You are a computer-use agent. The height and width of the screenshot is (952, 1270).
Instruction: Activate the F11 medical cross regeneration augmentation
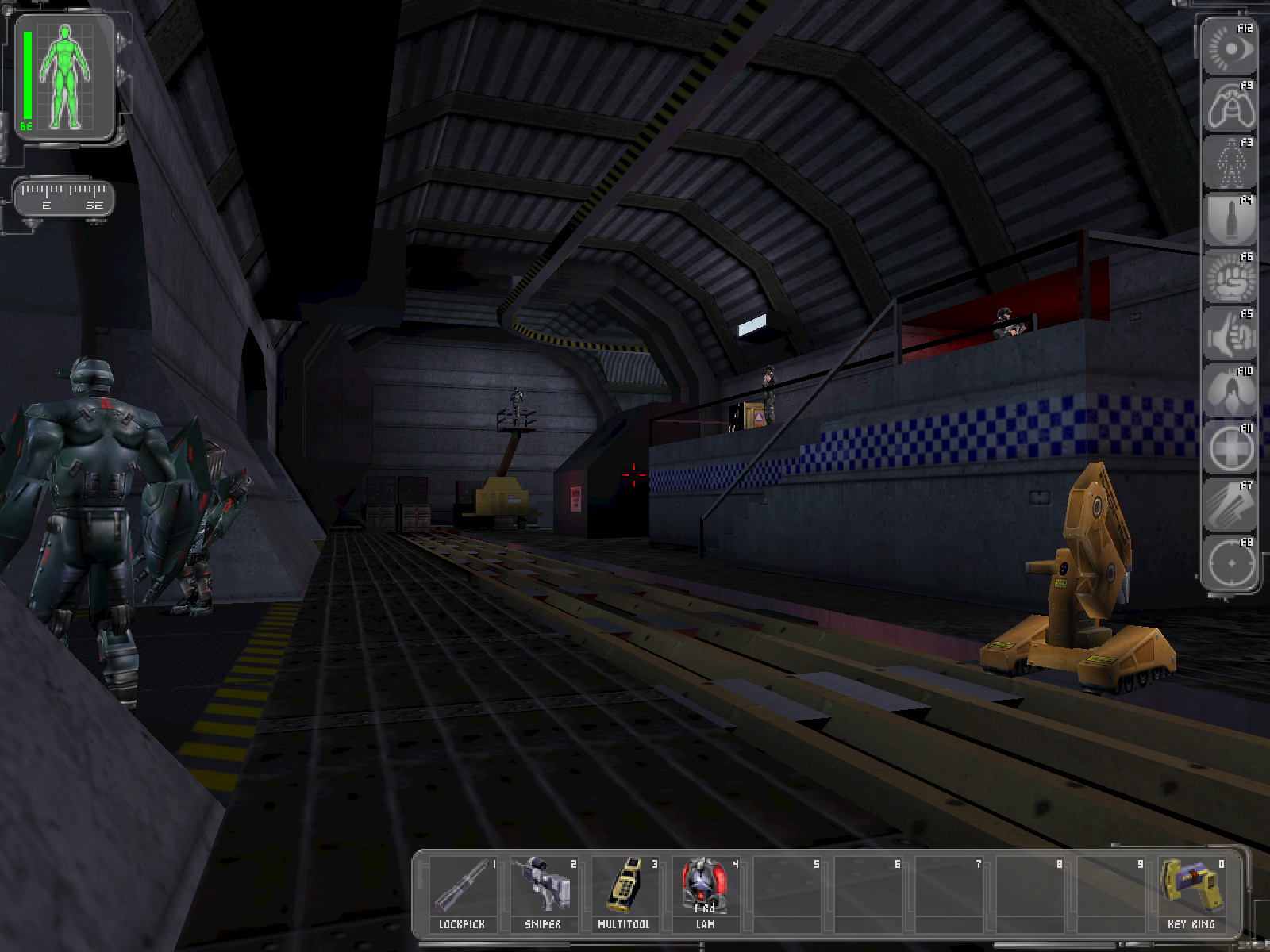1229,449
